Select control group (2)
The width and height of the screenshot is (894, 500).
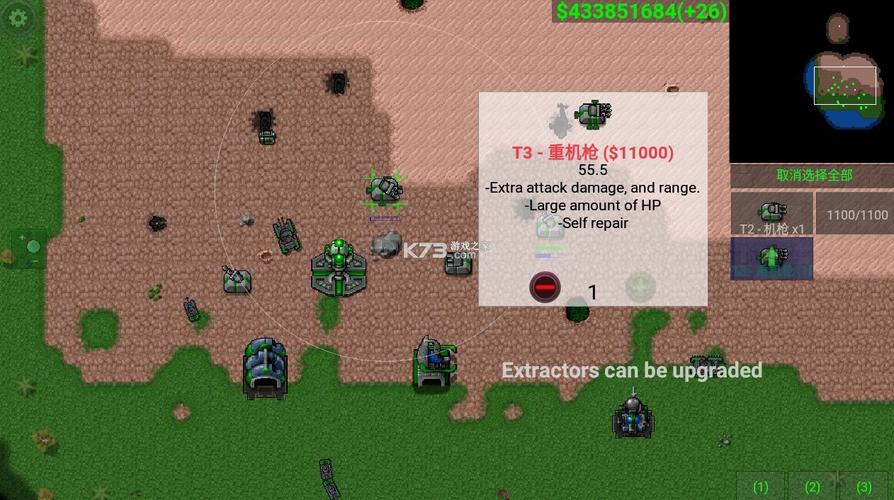(812, 486)
